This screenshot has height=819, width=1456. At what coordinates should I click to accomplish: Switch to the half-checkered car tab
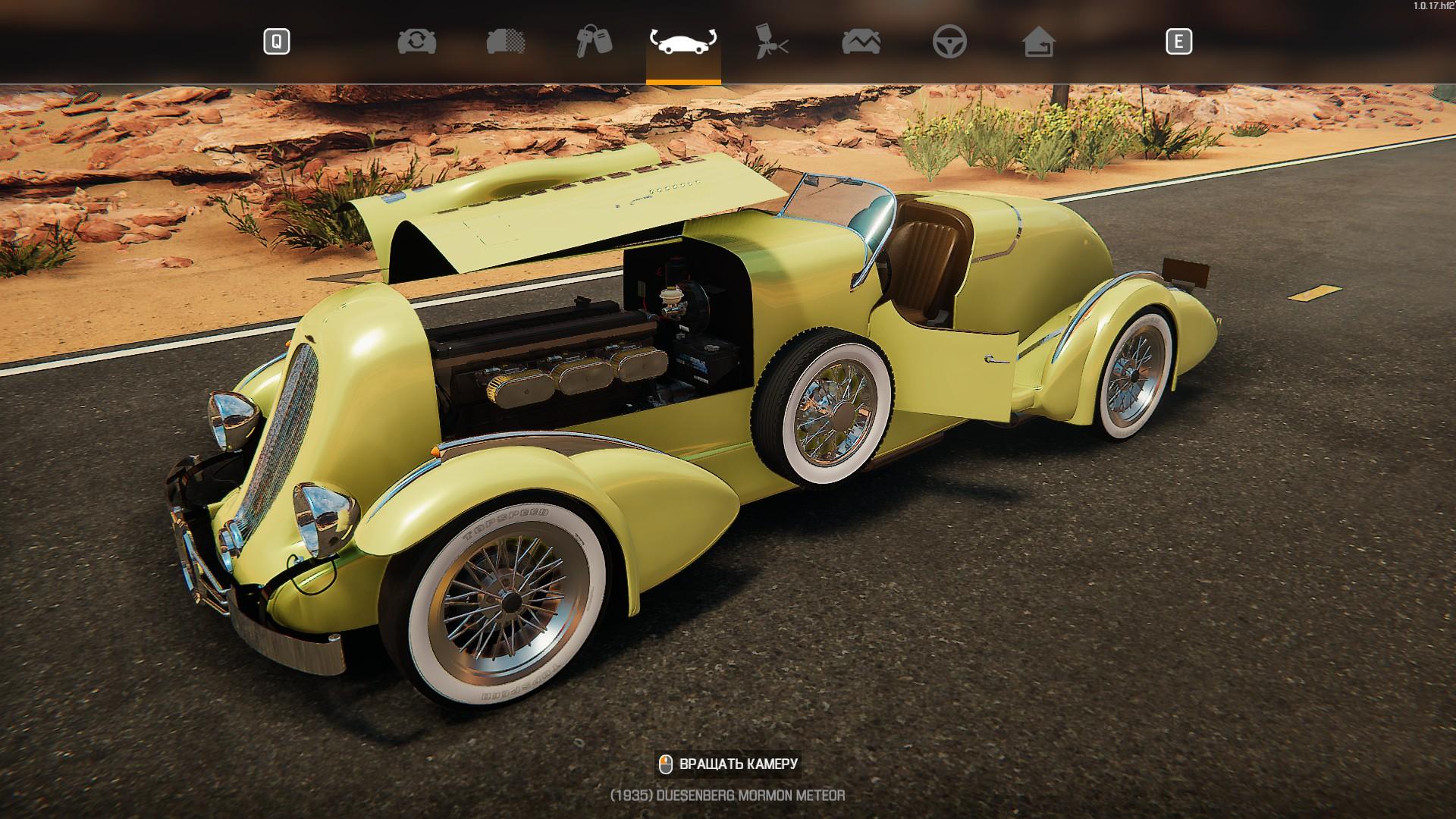tap(506, 42)
